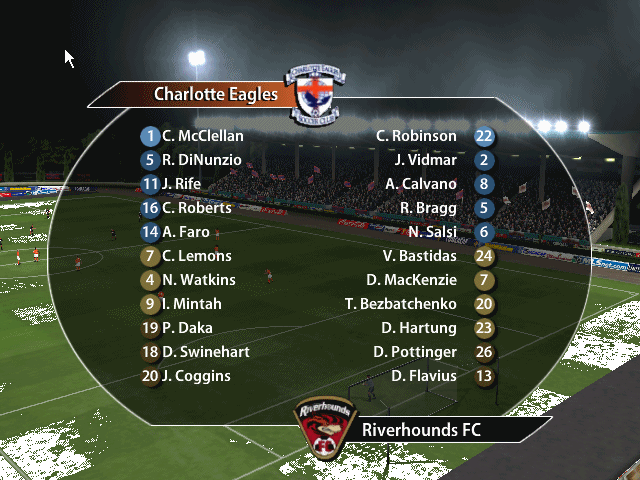
Task: Select the Riverhounds FC team banner
Action: 420,431
